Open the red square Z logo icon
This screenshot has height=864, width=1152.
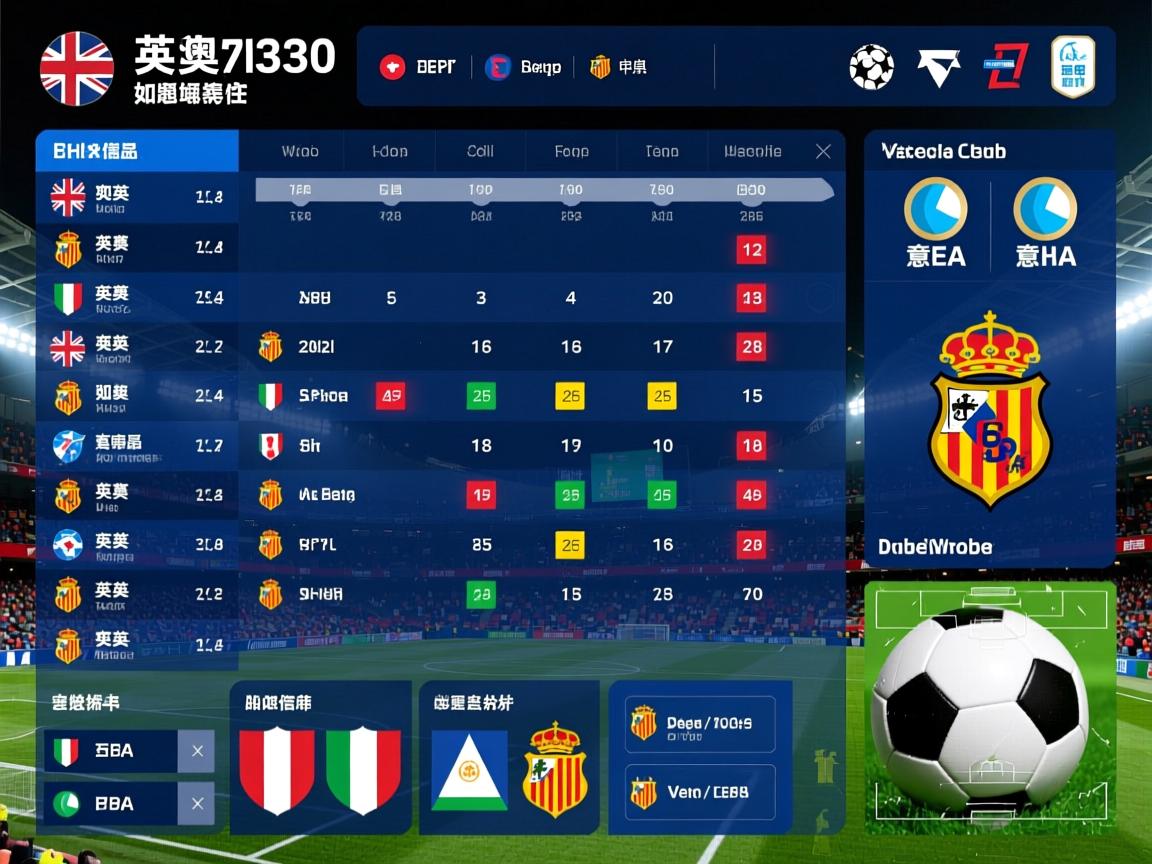[1007, 67]
